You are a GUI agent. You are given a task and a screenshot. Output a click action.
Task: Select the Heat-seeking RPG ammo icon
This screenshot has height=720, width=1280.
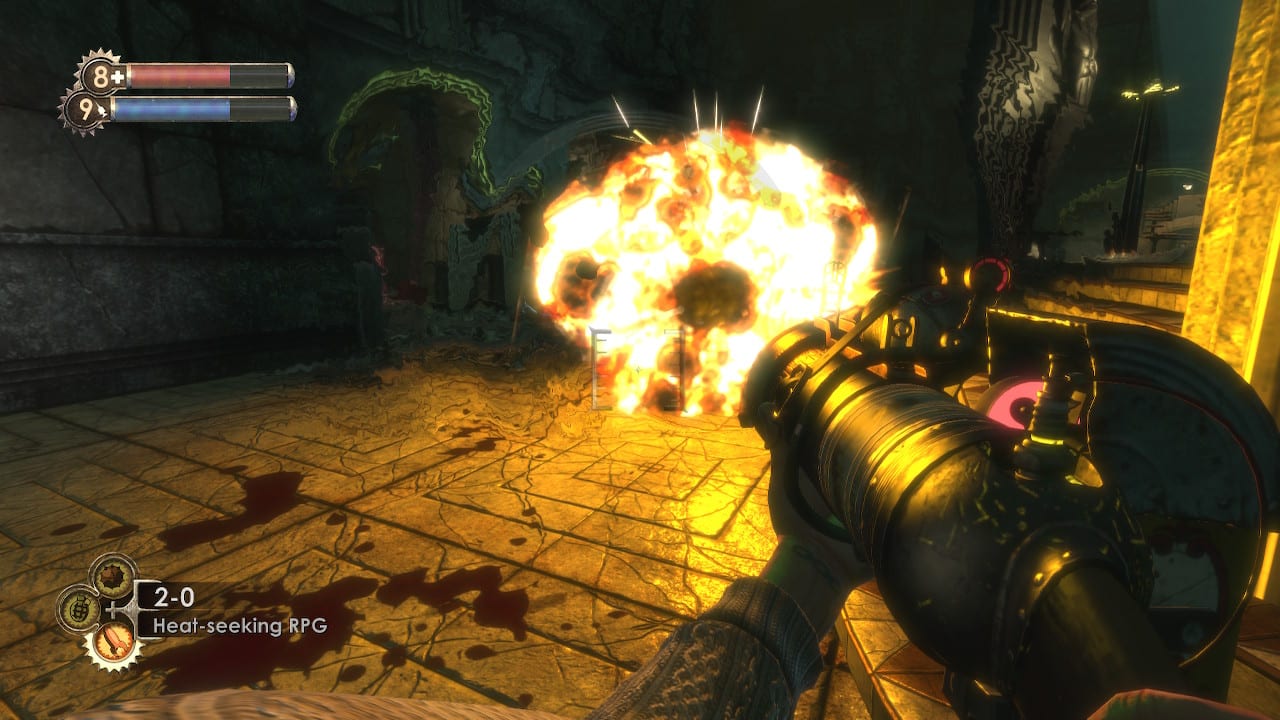click(112, 640)
